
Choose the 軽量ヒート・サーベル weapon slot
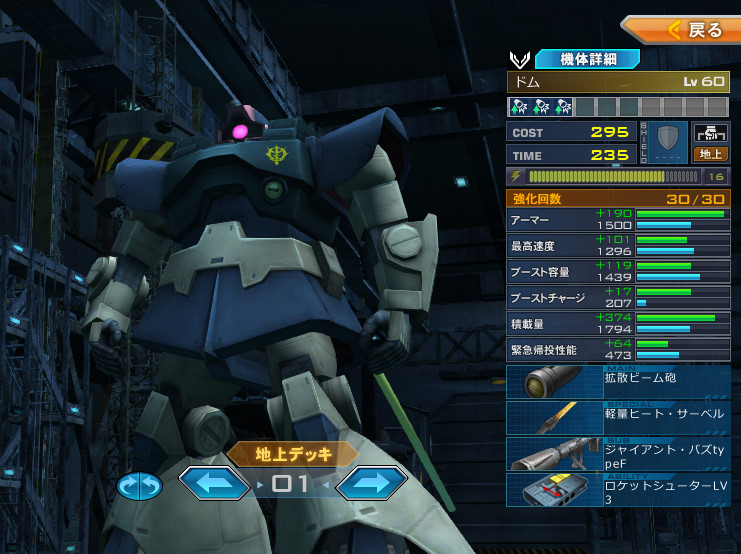click(617, 417)
